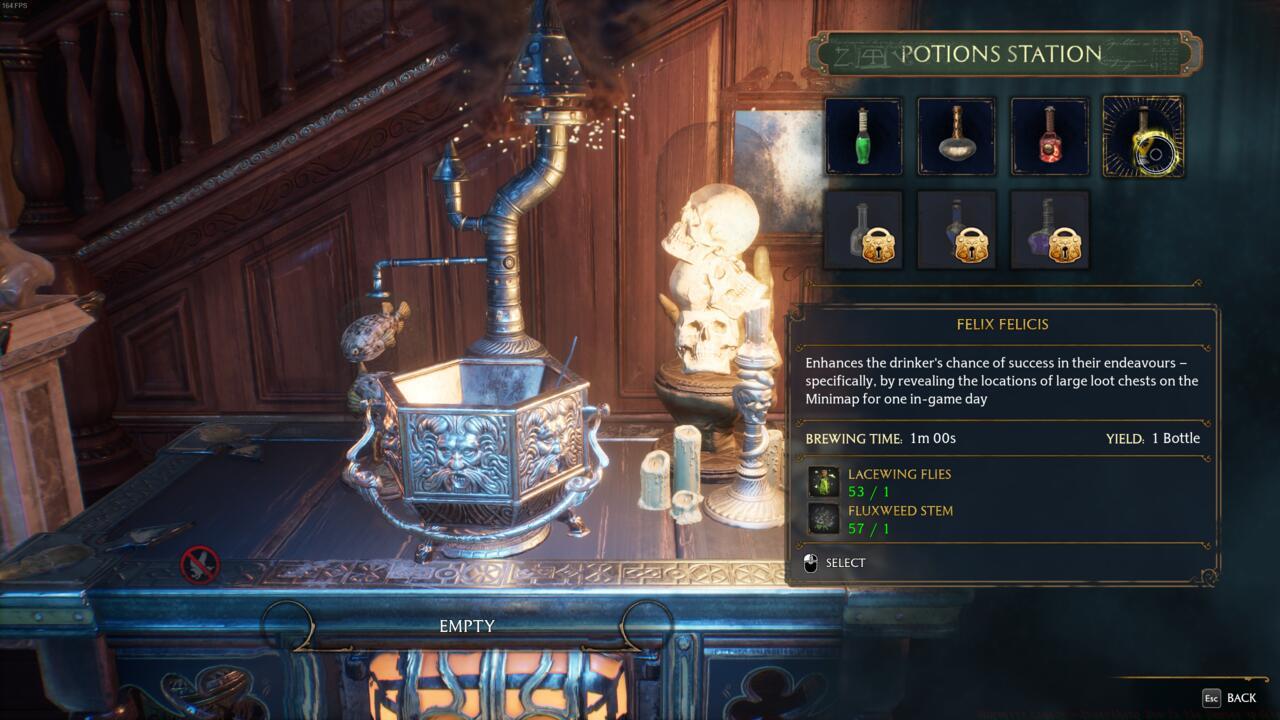This screenshot has height=720, width=1280.
Task: Click the mouse icon beside SELECT
Action: (812, 562)
